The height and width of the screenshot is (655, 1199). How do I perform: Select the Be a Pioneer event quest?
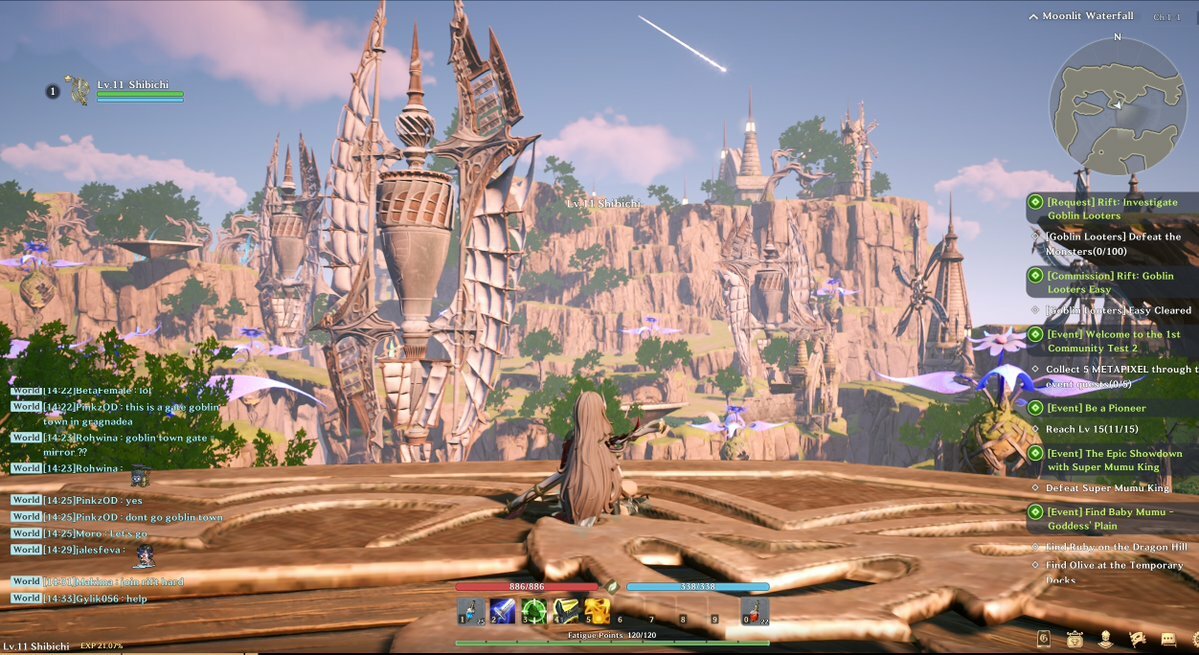tap(1096, 408)
